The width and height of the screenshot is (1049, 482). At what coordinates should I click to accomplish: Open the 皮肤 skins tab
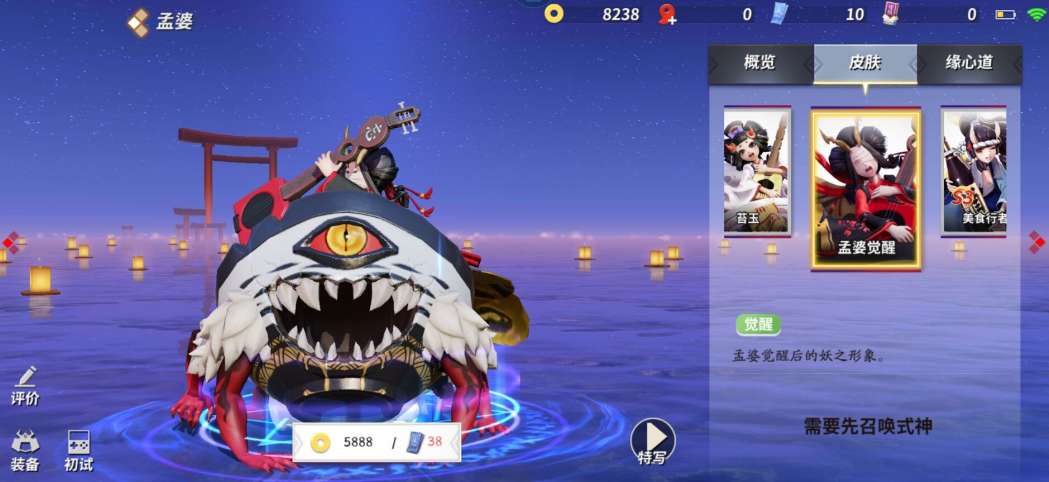tap(865, 62)
